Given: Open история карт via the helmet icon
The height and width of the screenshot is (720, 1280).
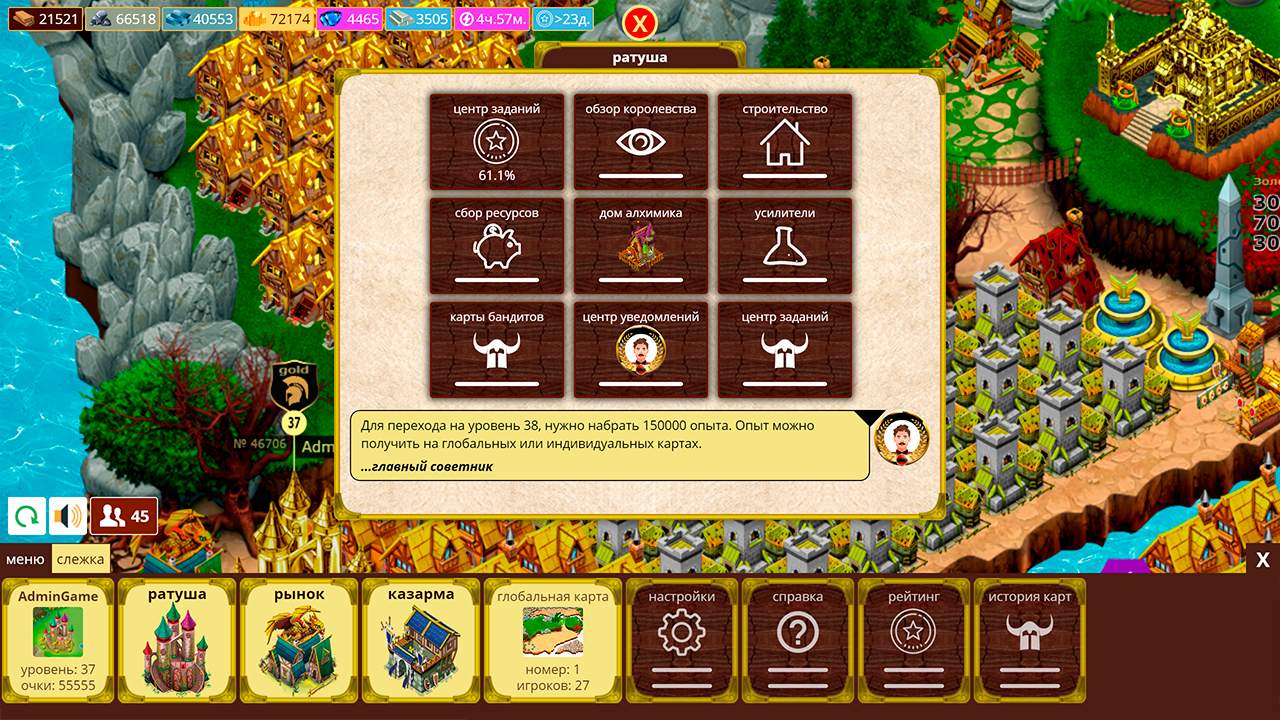Looking at the screenshot, I should click(1031, 638).
